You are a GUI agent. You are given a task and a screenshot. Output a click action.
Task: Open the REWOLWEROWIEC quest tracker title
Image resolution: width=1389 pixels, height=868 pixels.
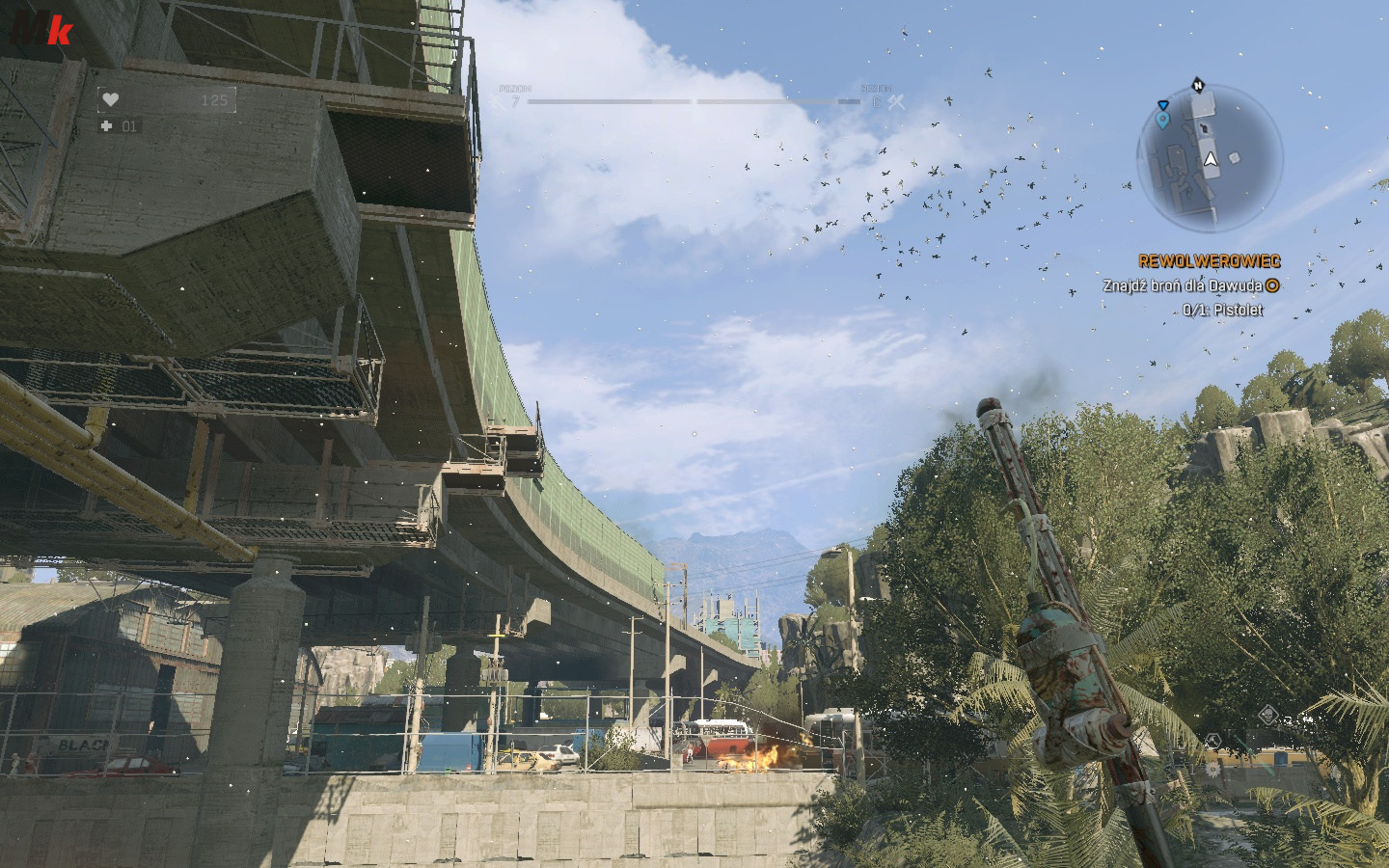point(1209,261)
